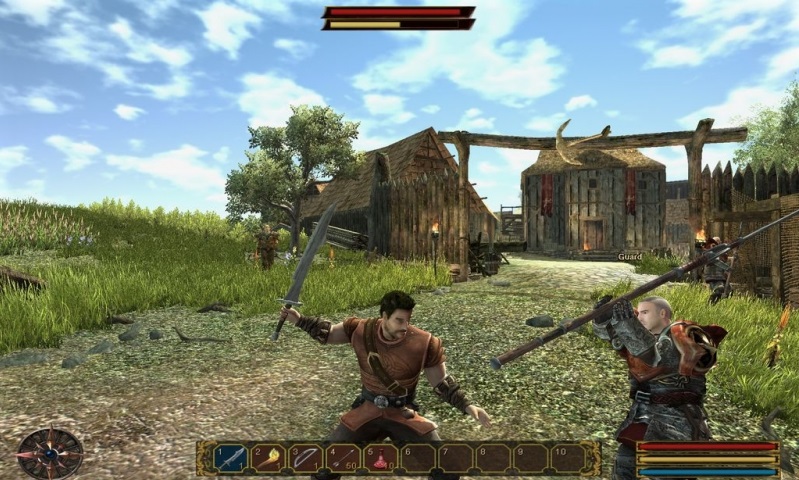Click the compass rose in the corner
The width and height of the screenshot is (799, 480).
(x=49, y=453)
